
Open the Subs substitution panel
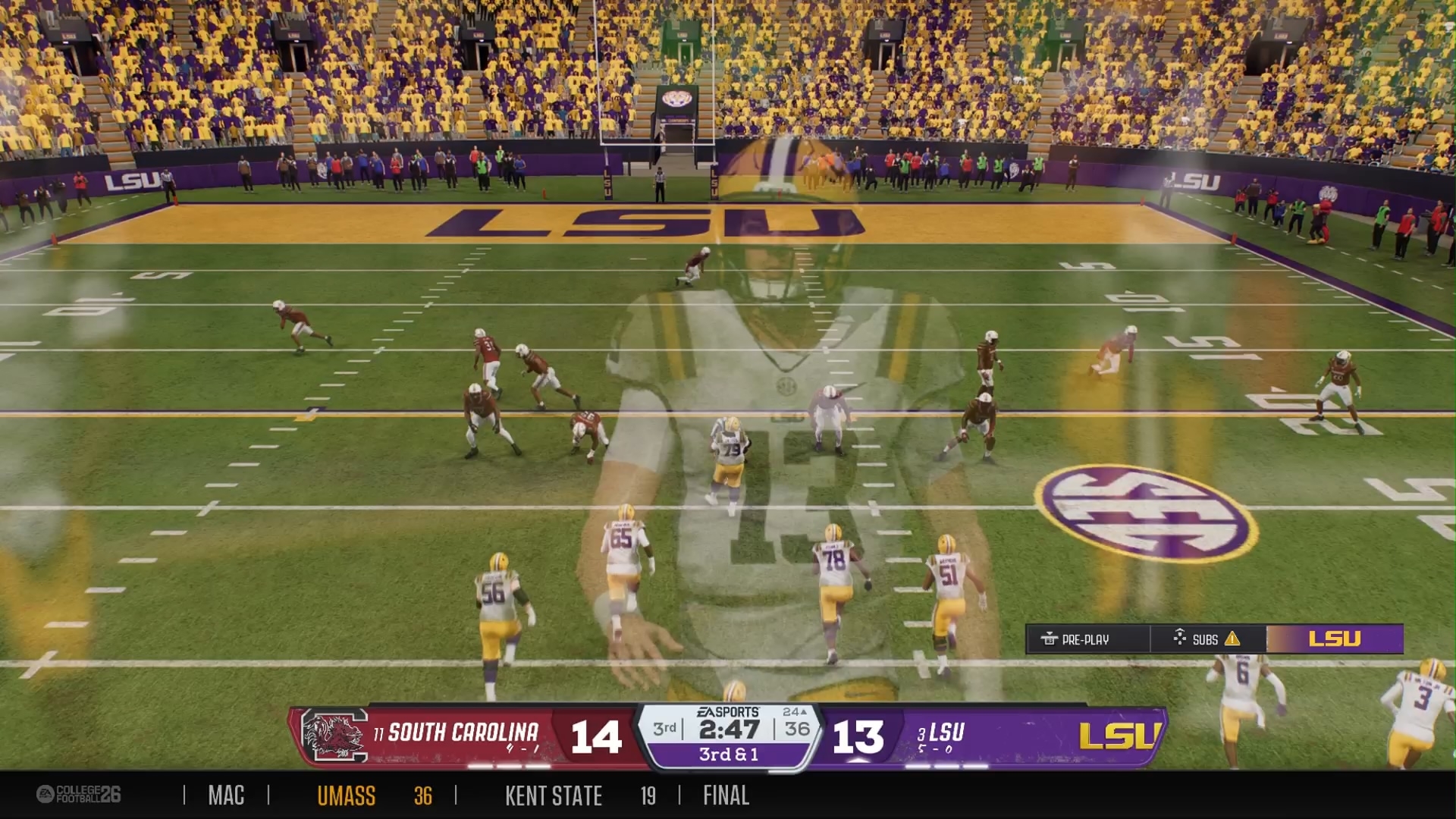(x=1206, y=639)
